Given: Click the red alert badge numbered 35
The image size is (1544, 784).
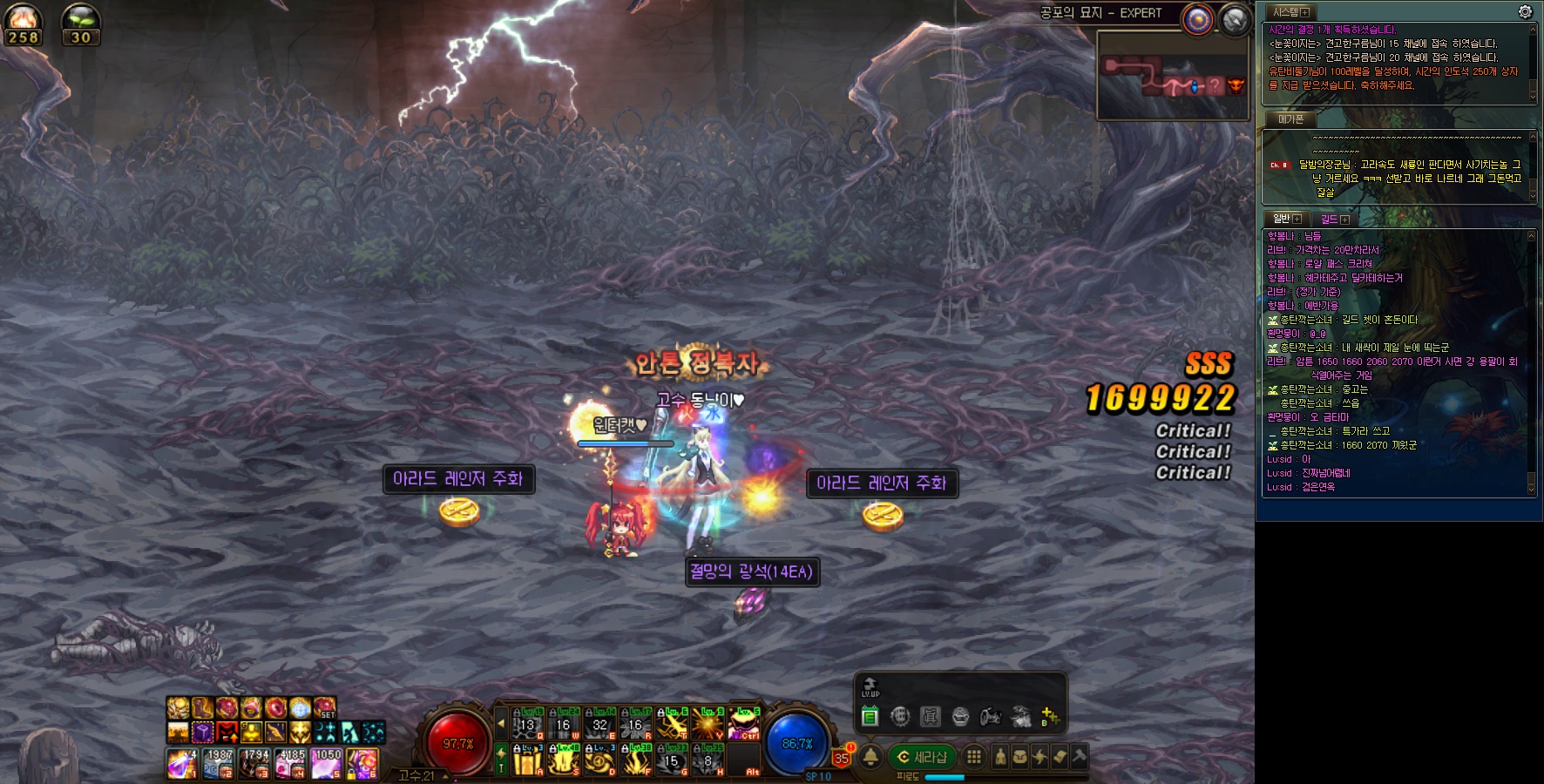Looking at the screenshot, I should coord(841,758).
